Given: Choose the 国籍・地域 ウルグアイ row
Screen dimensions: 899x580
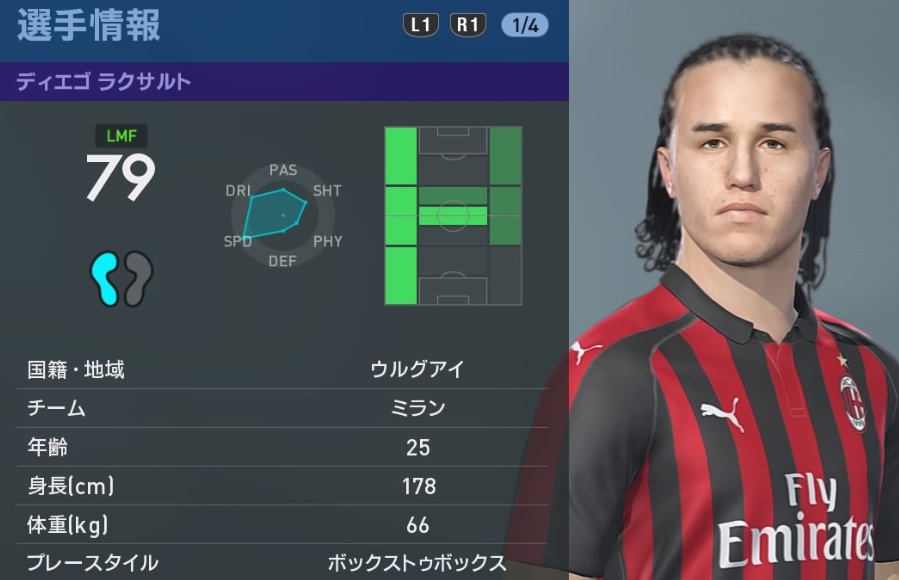Looking at the screenshot, I should [284, 369].
